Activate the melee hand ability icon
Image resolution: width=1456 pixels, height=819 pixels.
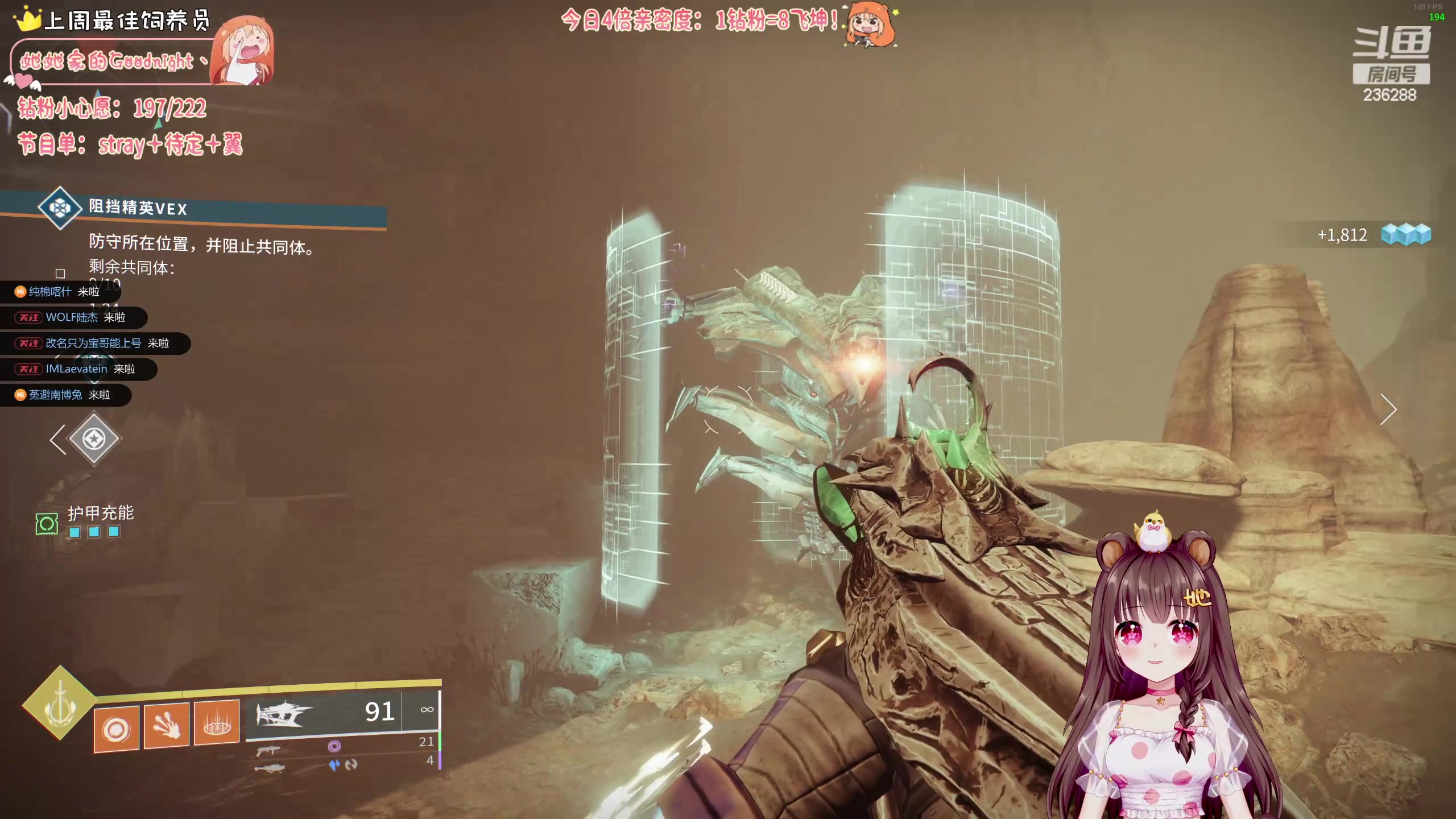click(166, 726)
